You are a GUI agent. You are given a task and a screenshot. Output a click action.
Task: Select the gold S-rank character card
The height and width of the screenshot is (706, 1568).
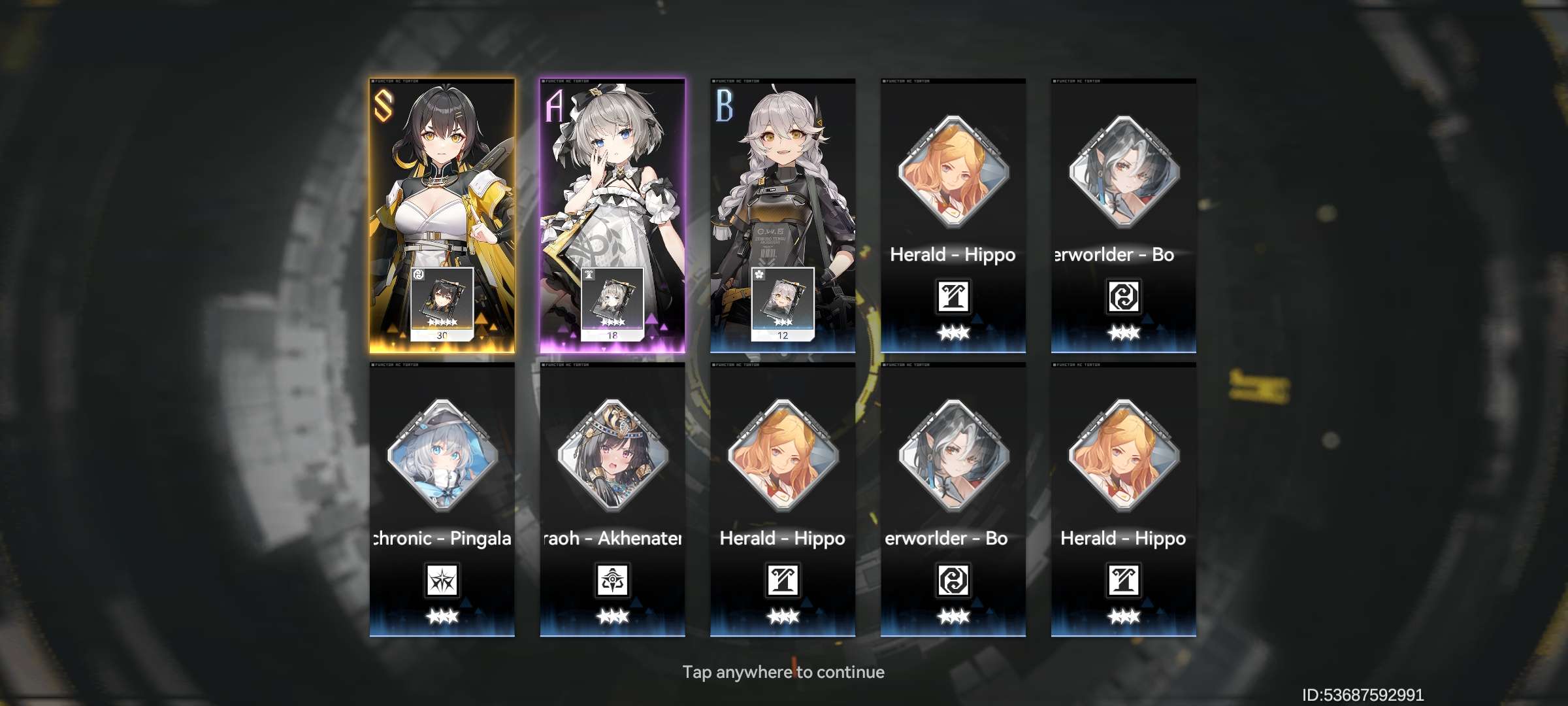coord(442,216)
